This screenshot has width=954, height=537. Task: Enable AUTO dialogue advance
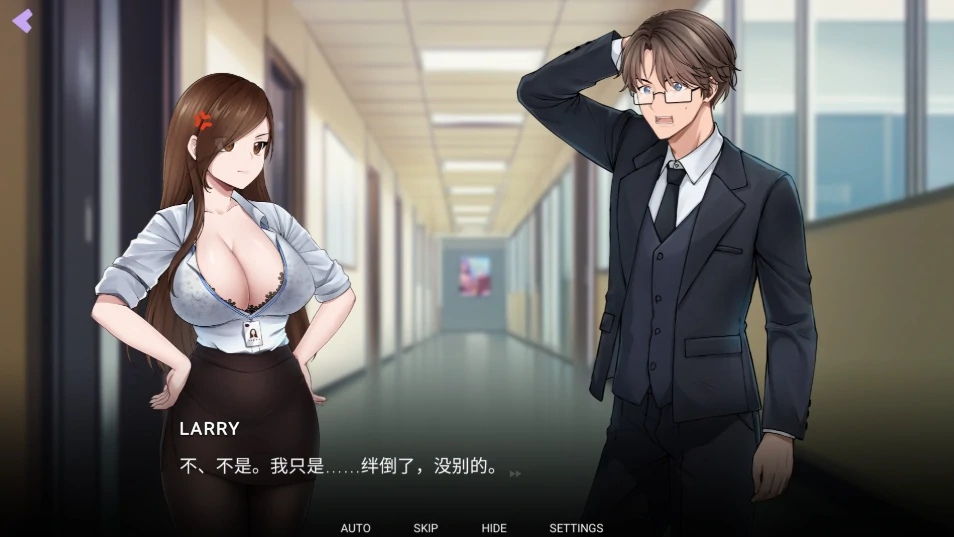coord(355,528)
